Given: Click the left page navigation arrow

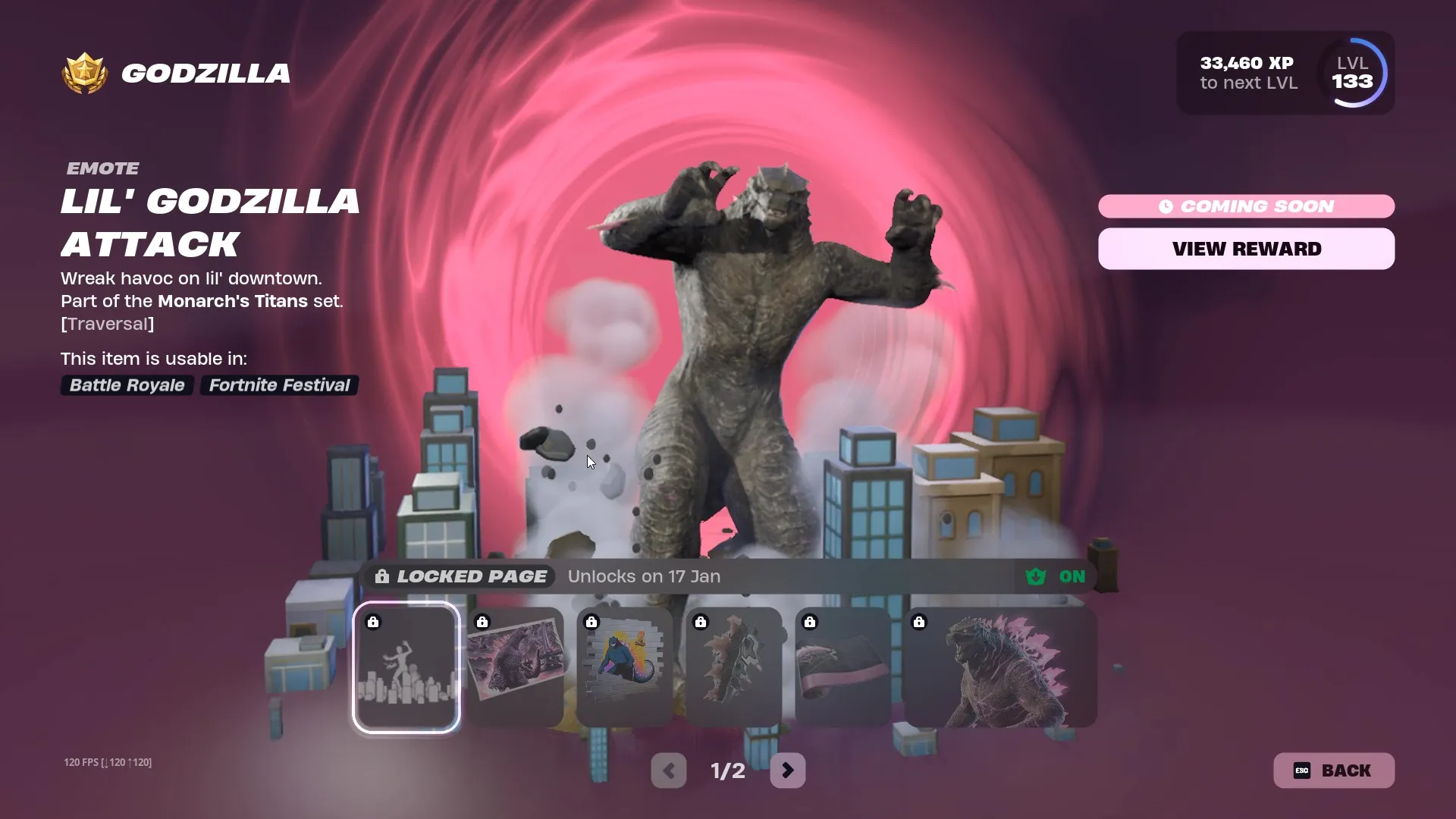Looking at the screenshot, I should (668, 770).
